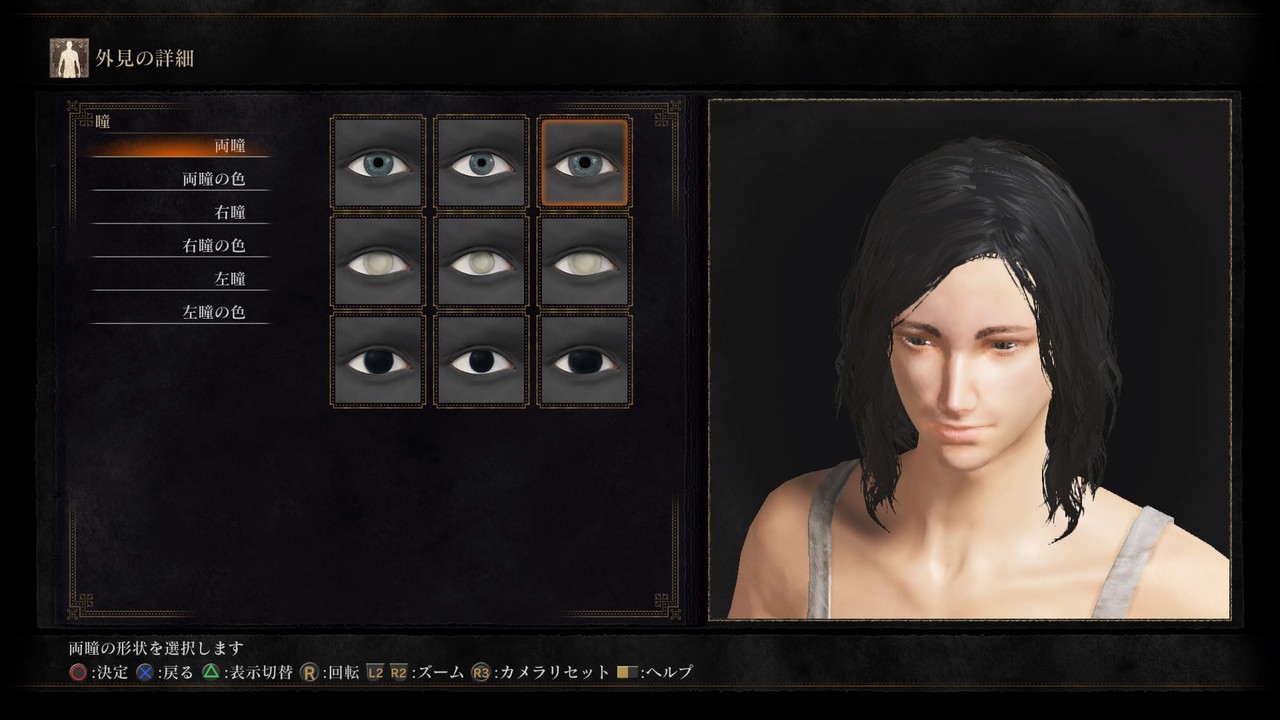Pick the orange-highlighted blue eye thumbnail
This screenshot has height=720, width=1280.
pos(584,163)
